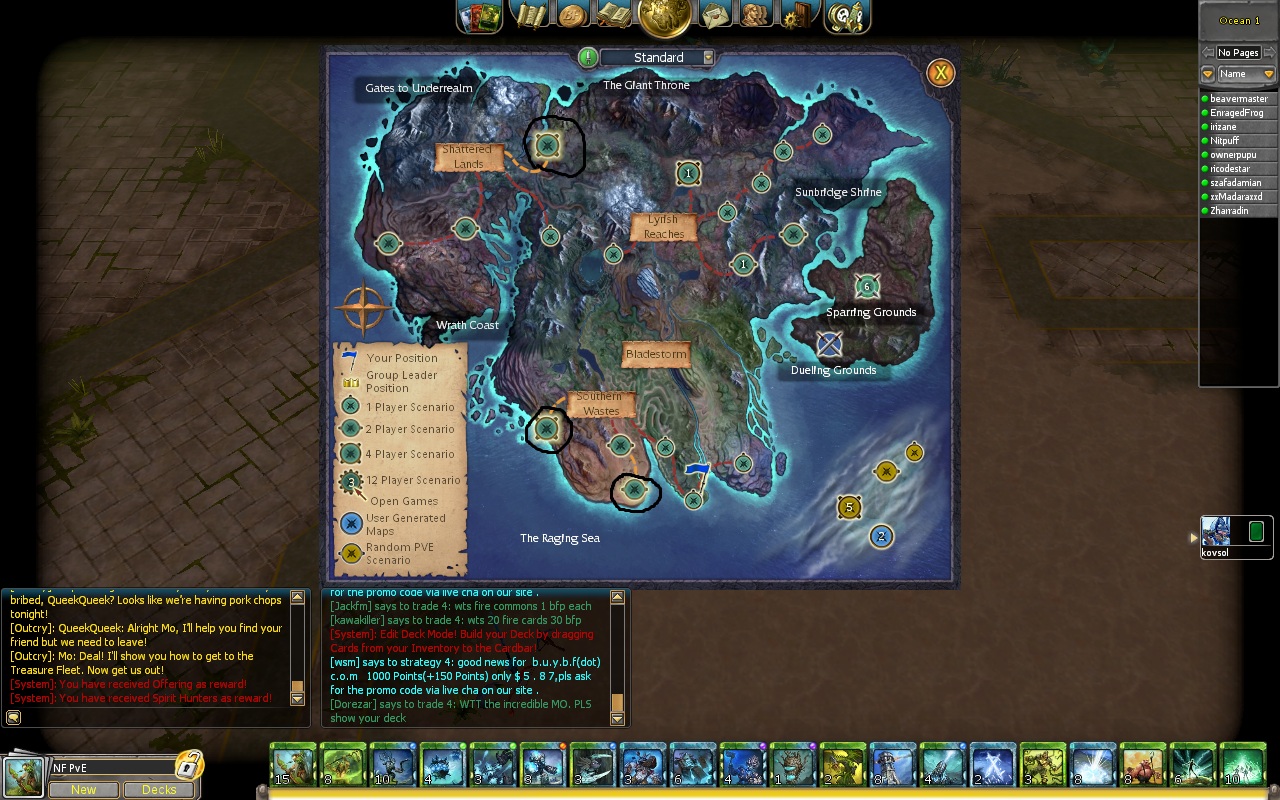Select the yellow random PvE marker numbered 5

pos(849,507)
